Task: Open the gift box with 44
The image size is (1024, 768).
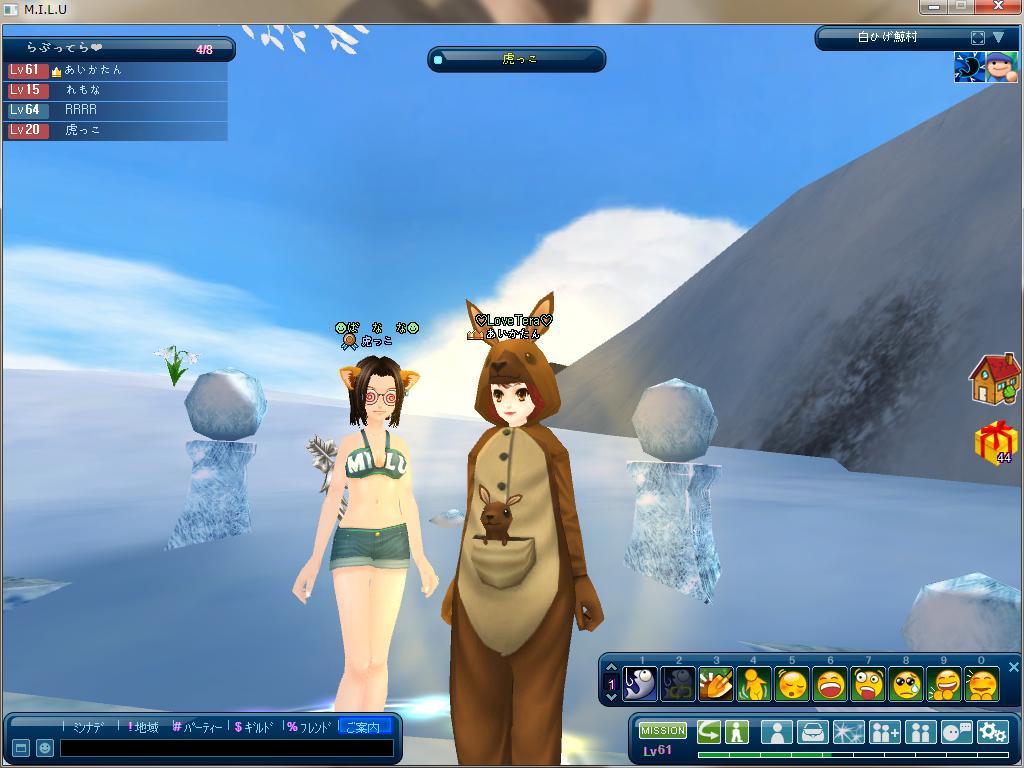Action: [995, 443]
